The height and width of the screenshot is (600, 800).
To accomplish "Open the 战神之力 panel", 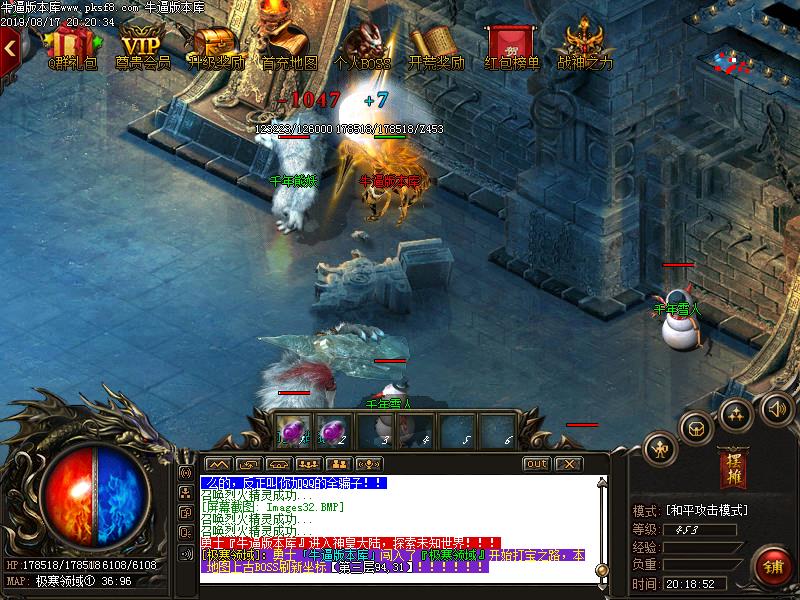I will tap(584, 46).
